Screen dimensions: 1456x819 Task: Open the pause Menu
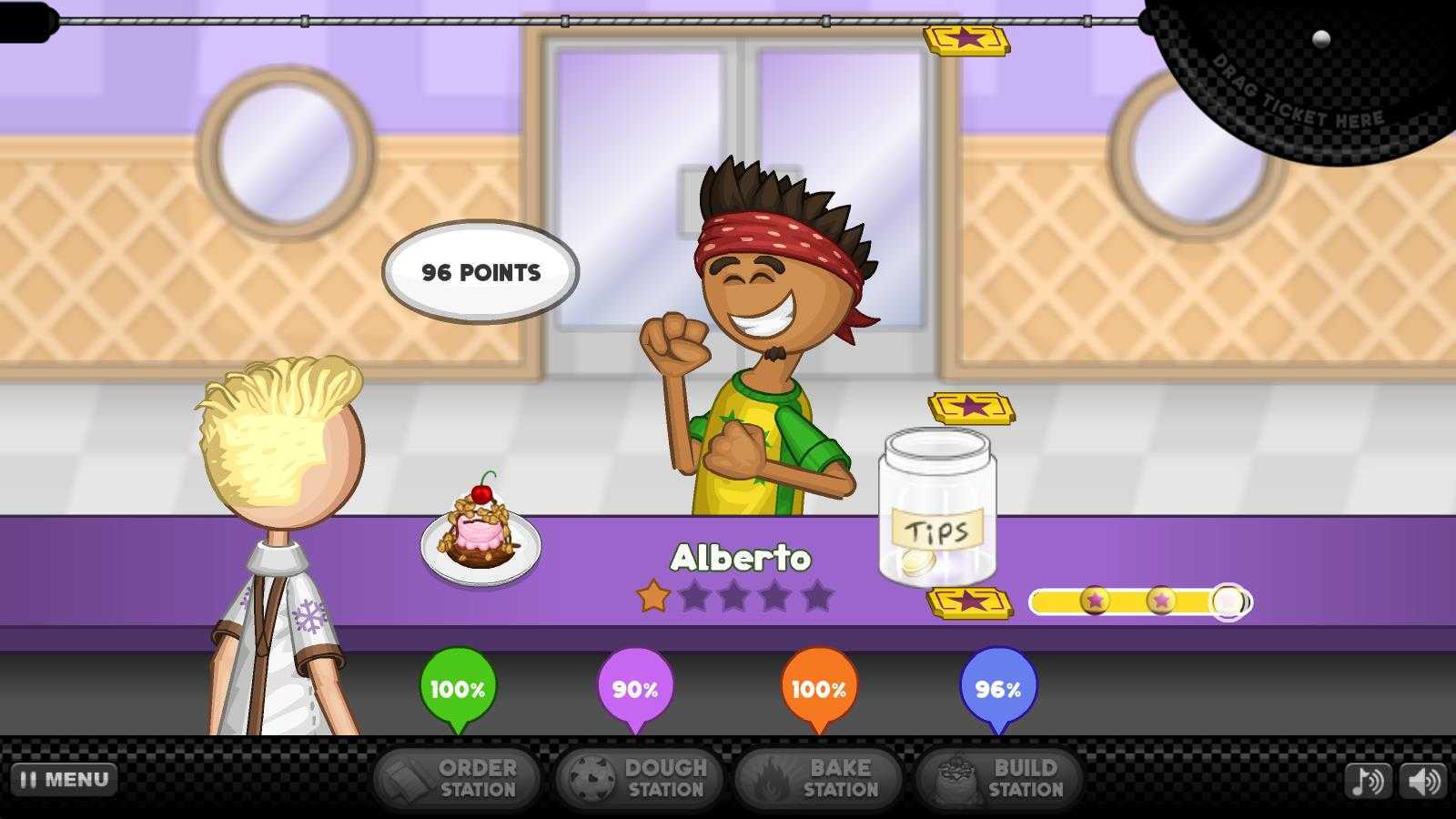64,780
